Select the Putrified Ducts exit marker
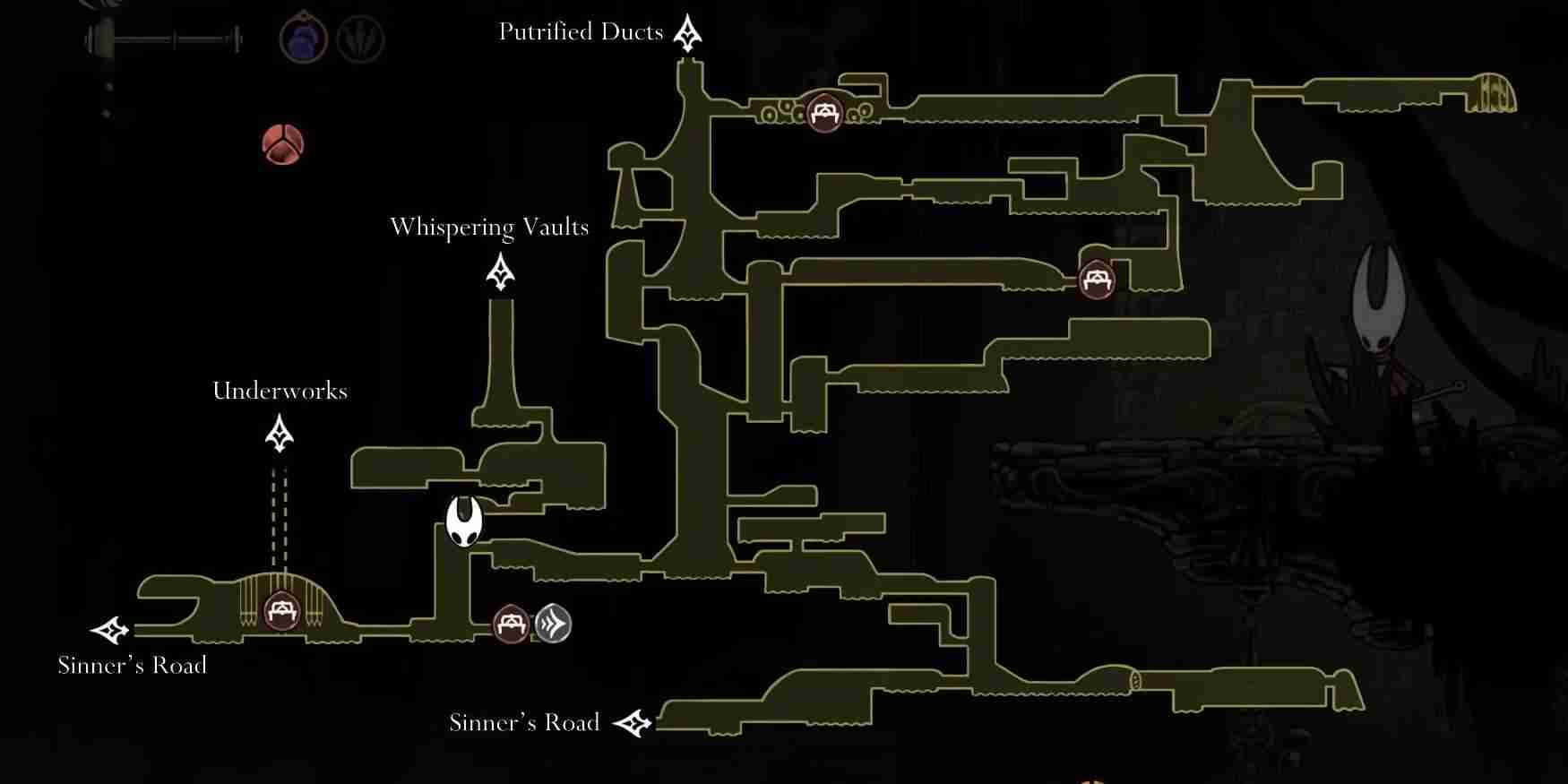The height and width of the screenshot is (784, 1568). pyautogui.click(x=687, y=33)
